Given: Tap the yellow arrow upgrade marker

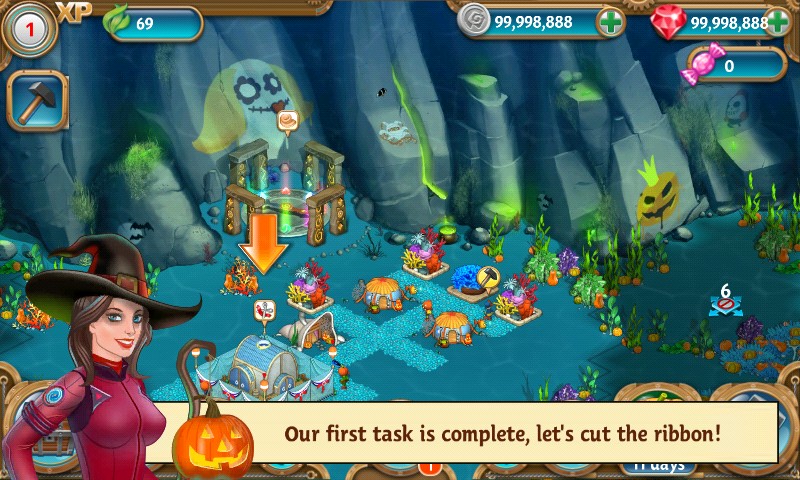Looking at the screenshot, I should [490, 277].
